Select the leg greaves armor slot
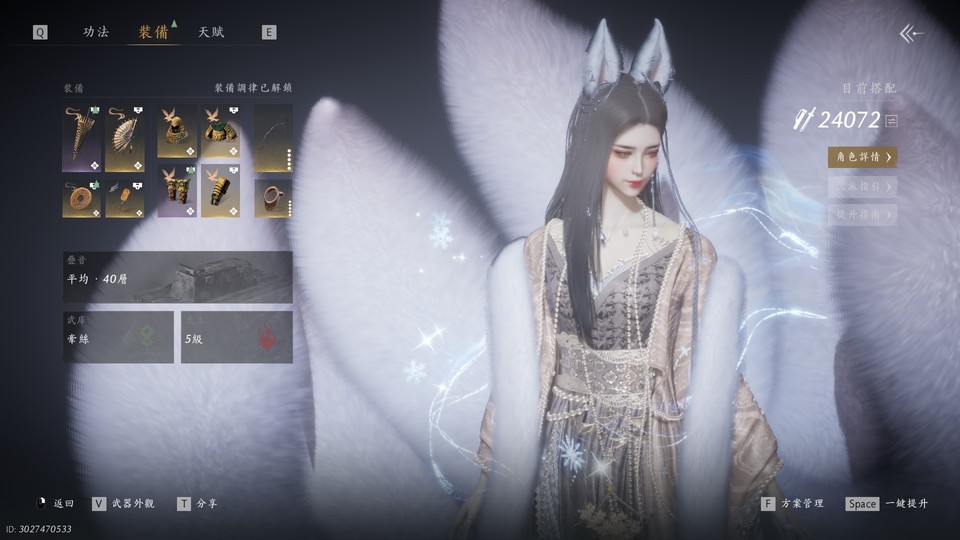This screenshot has width=960, height=540. pyautogui.click(x=176, y=191)
